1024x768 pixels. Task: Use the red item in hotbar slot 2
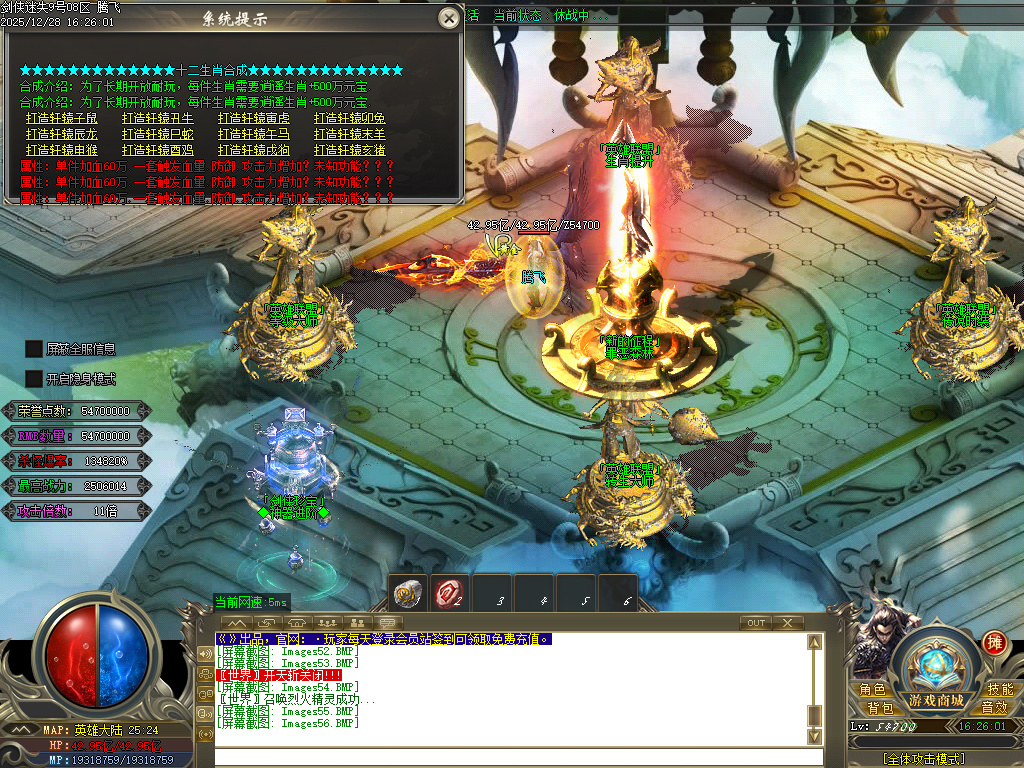click(x=450, y=593)
